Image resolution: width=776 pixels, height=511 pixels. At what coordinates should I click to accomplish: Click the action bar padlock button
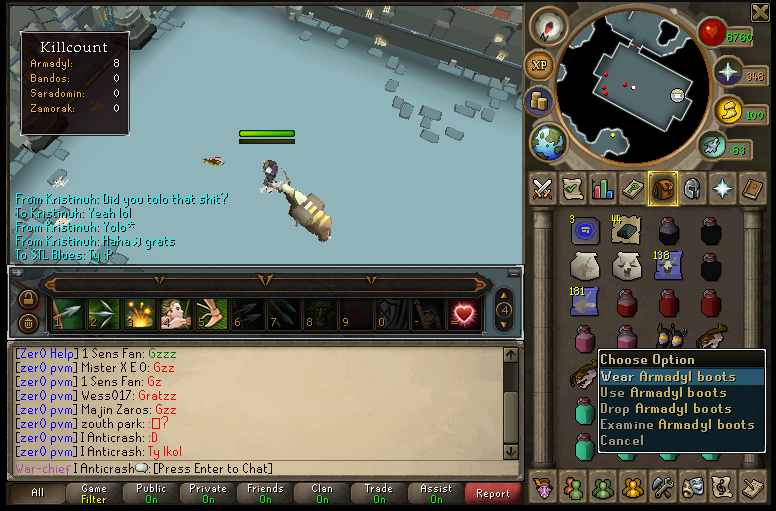[x=28, y=299]
